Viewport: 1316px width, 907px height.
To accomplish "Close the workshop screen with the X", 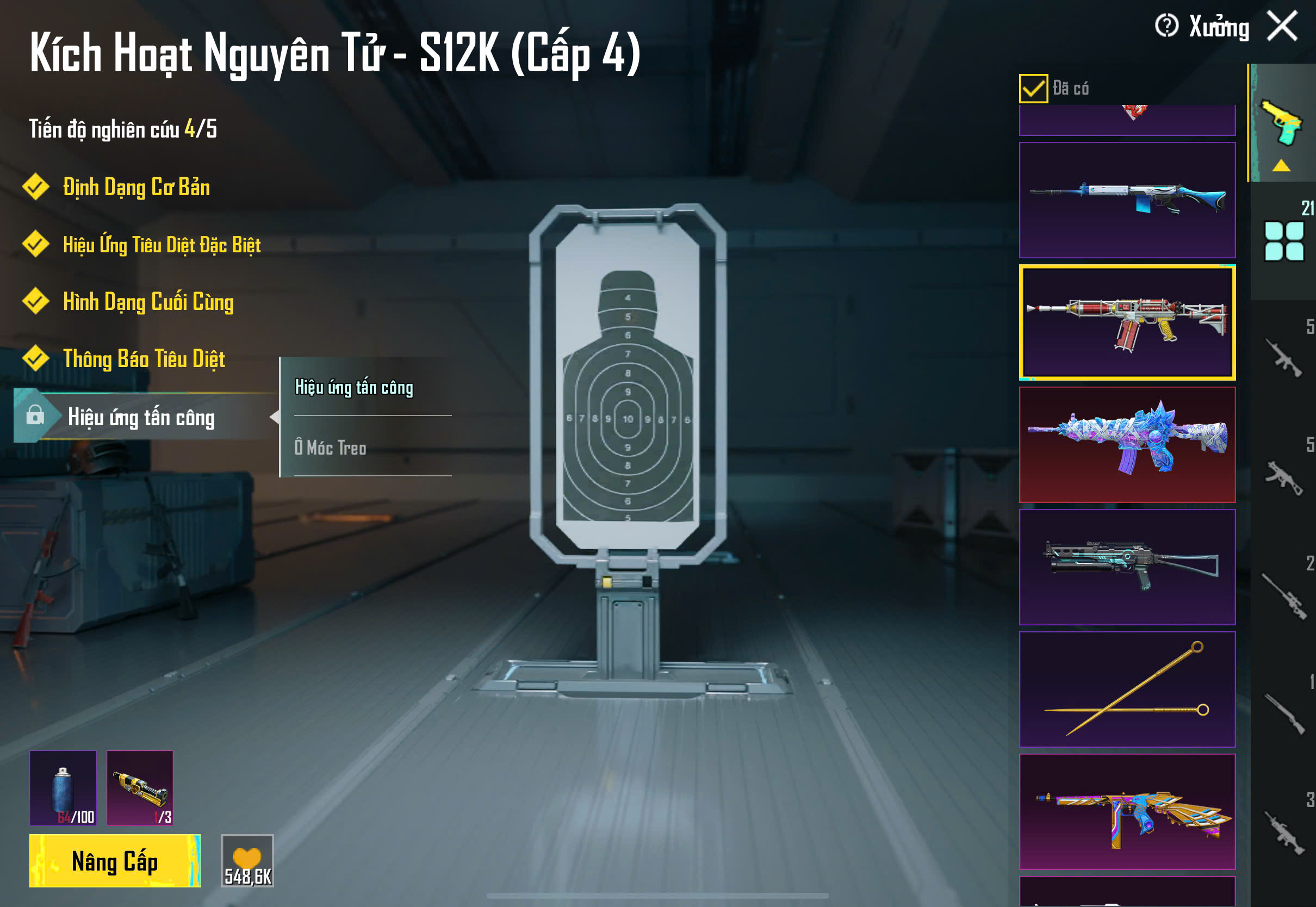I will point(1282,26).
